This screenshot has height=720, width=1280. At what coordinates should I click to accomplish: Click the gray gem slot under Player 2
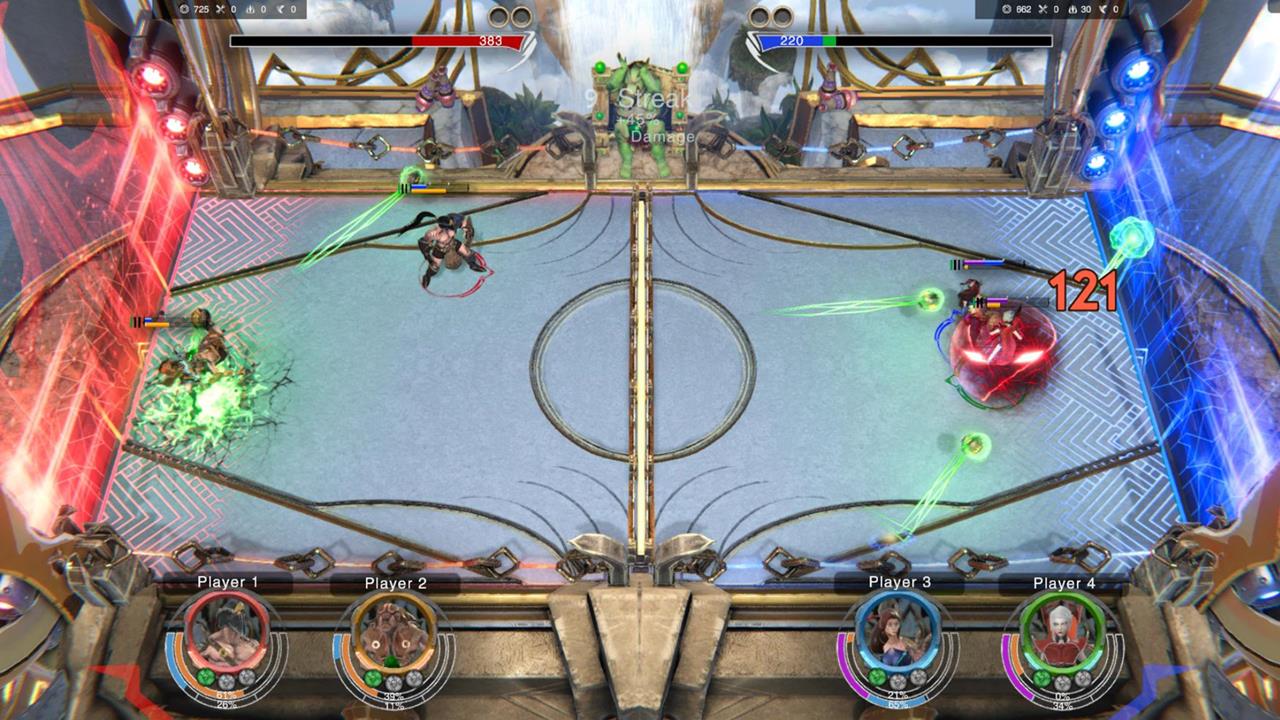pos(391,680)
